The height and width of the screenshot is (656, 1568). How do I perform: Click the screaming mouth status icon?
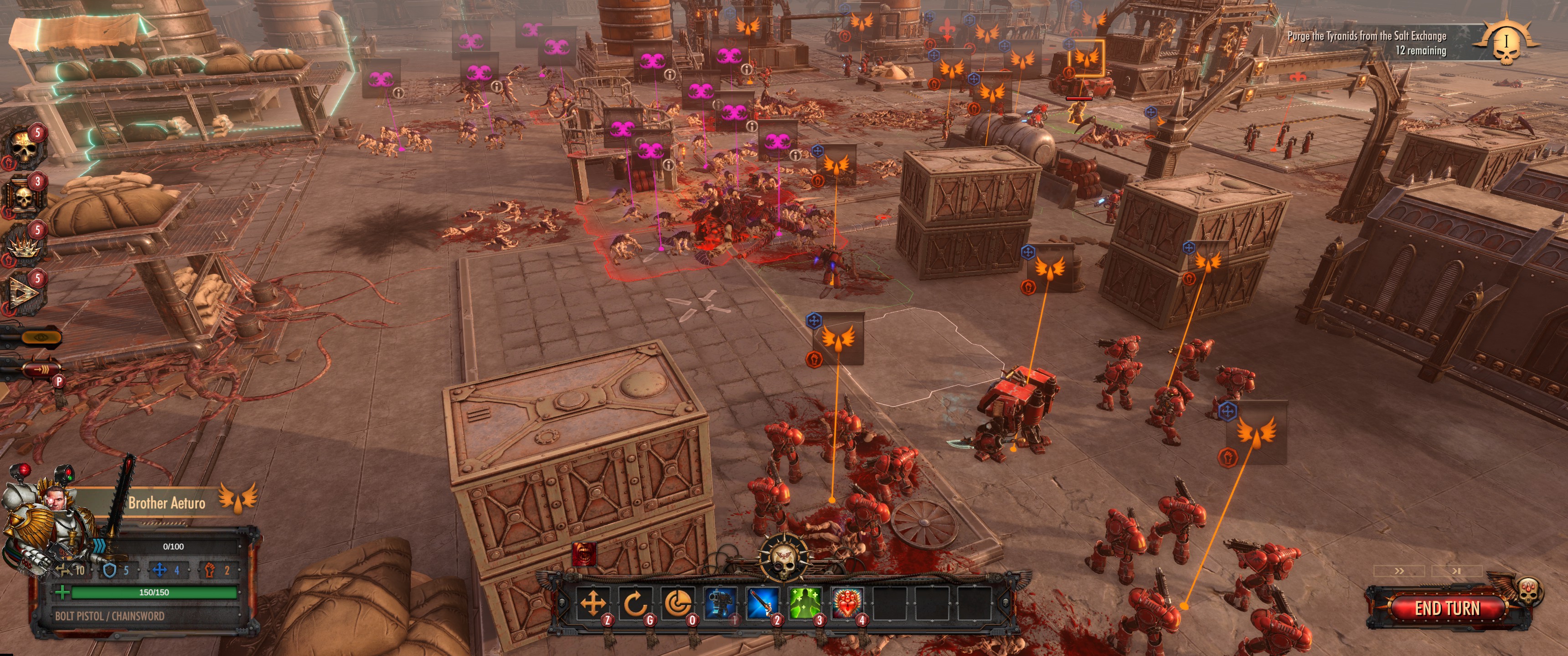pos(584,554)
